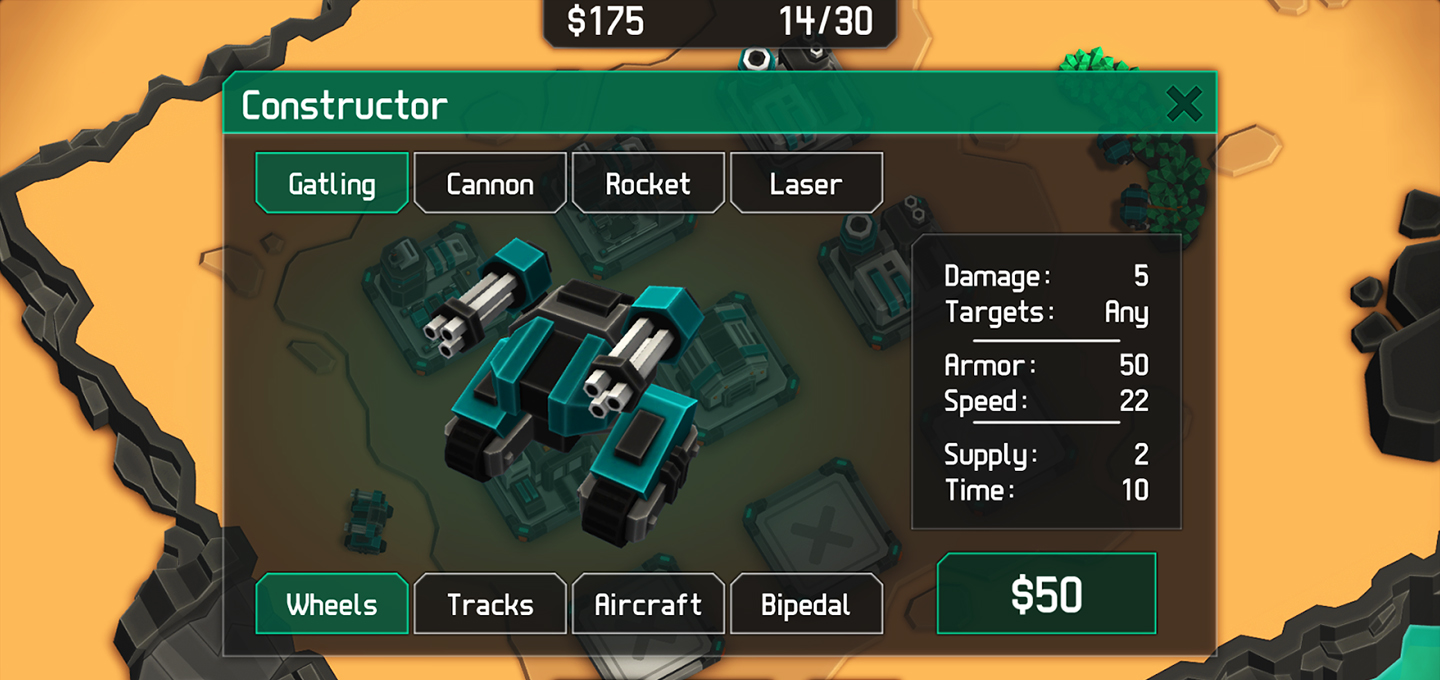The height and width of the screenshot is (680, 1440).
Task: Pick the Bipedal chassis option
Action: click(x=806, y=604)
